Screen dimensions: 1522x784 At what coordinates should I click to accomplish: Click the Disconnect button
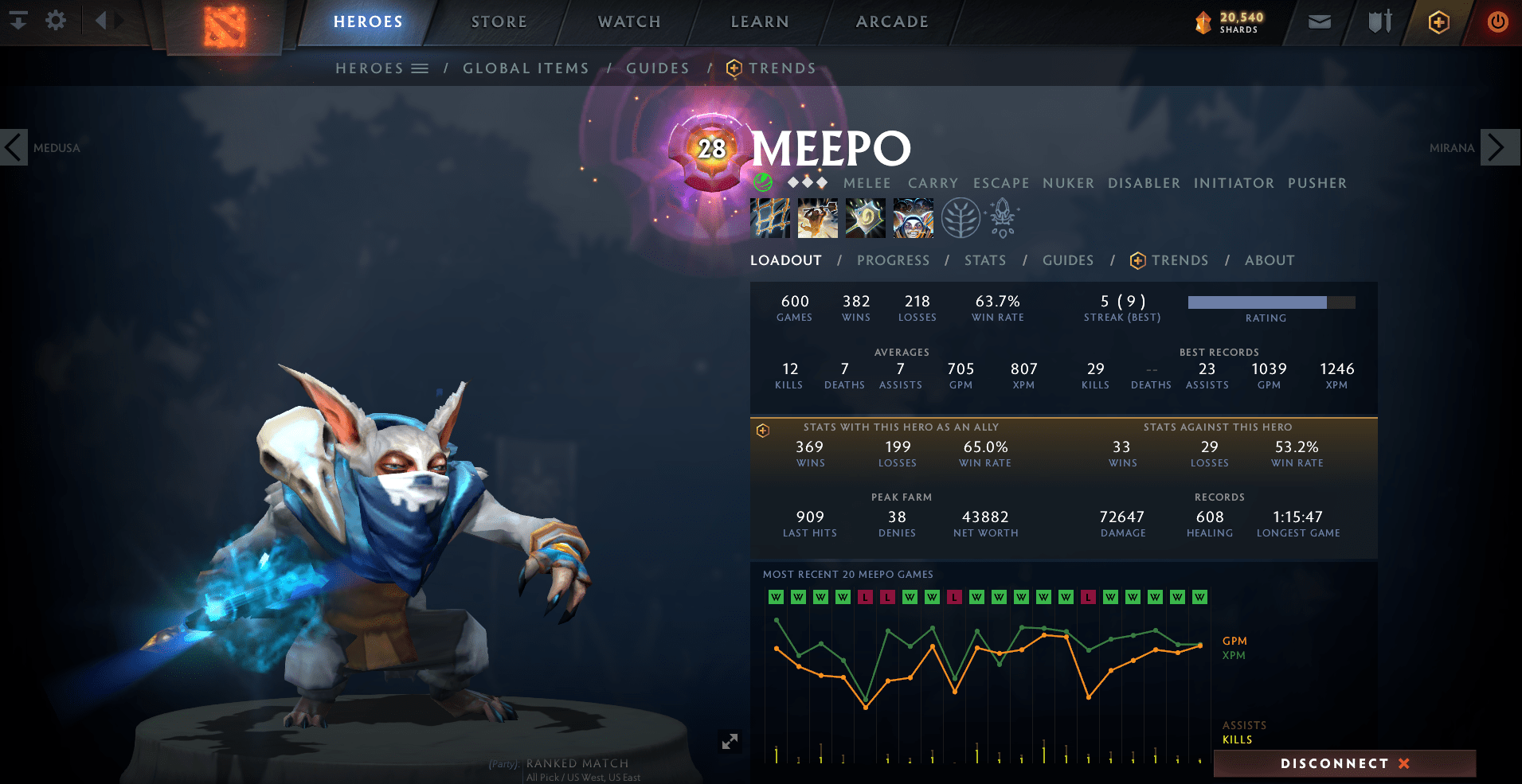1344,763
